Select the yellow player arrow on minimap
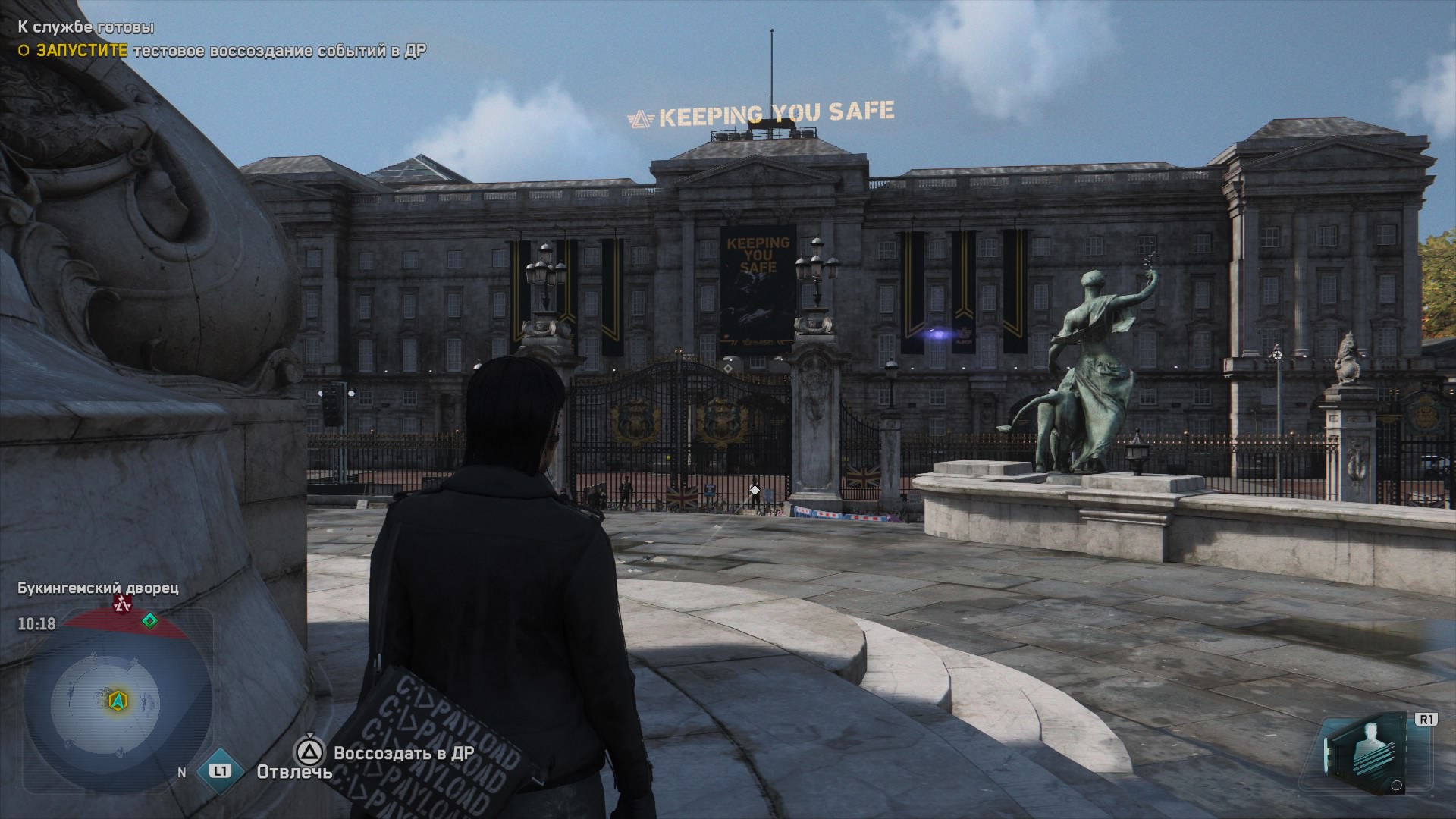This screenshot has width=1456, height=819. pos(117,699)
